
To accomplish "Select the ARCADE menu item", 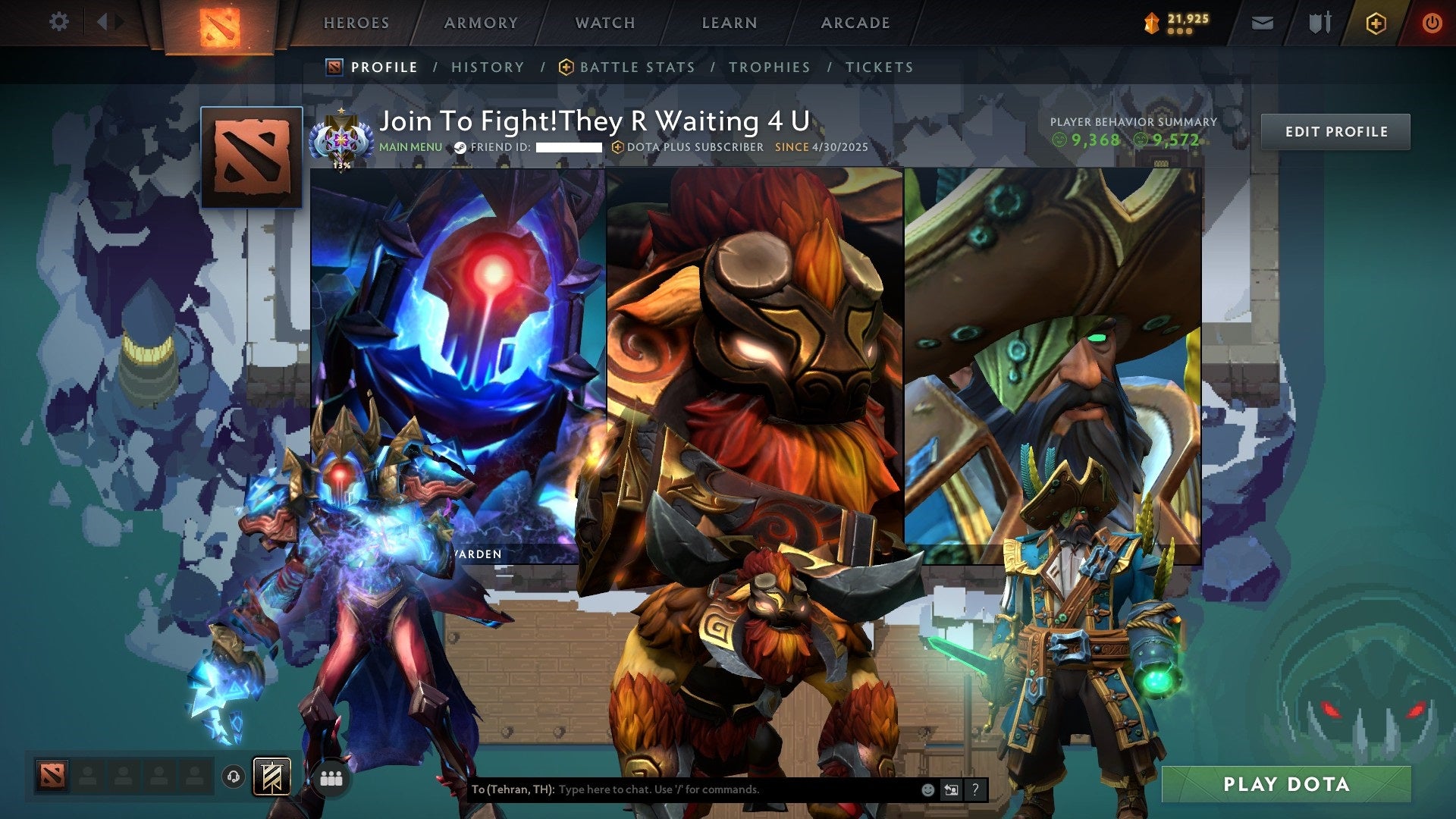I will 855,23.
